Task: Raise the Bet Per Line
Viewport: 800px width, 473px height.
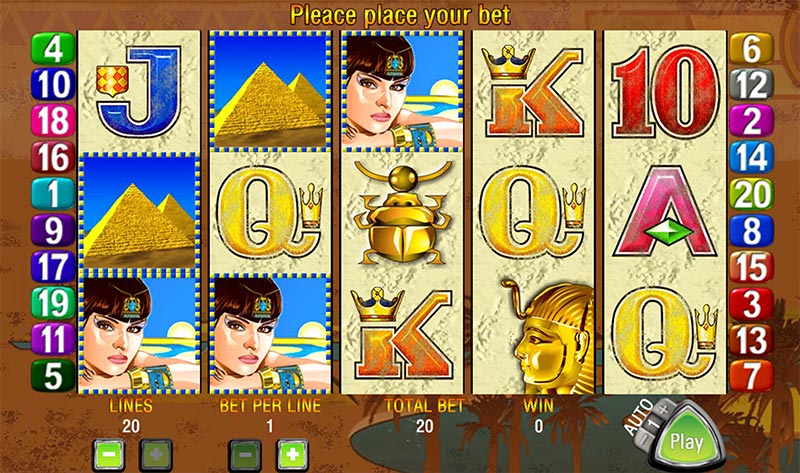Action: click(289, 451)
